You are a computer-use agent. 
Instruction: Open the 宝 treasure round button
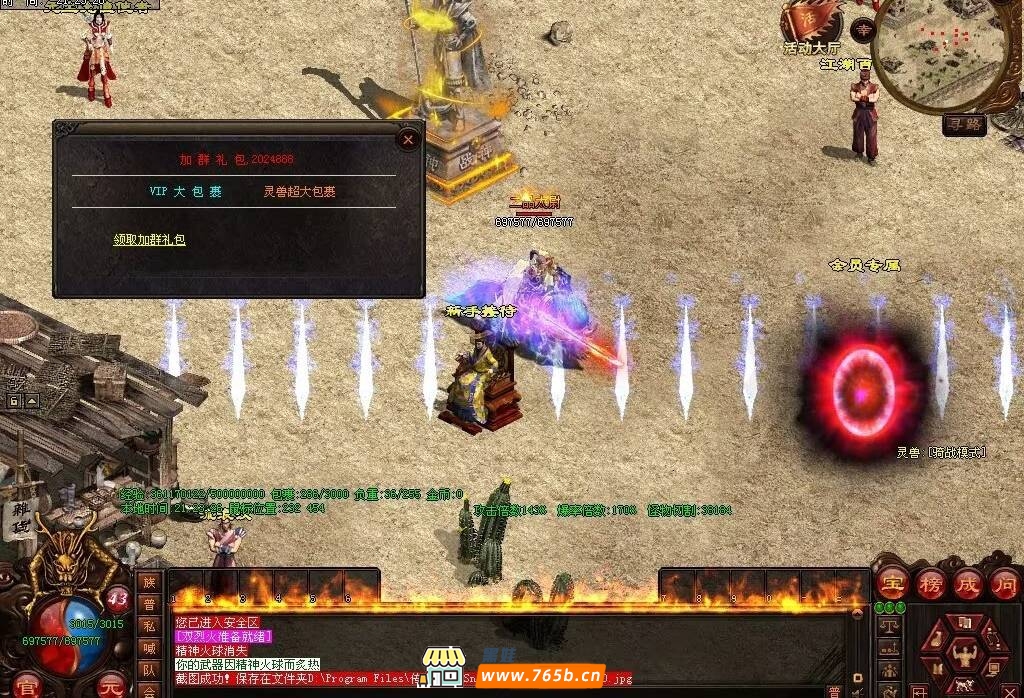(x=891, y=583)
